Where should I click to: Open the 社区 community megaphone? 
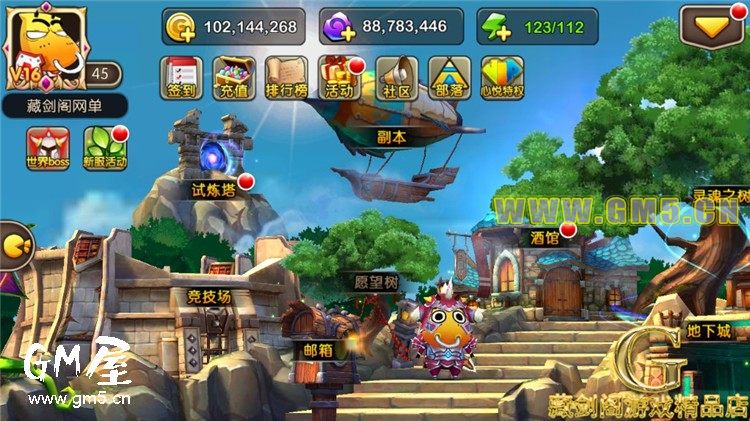pos(396,75)
